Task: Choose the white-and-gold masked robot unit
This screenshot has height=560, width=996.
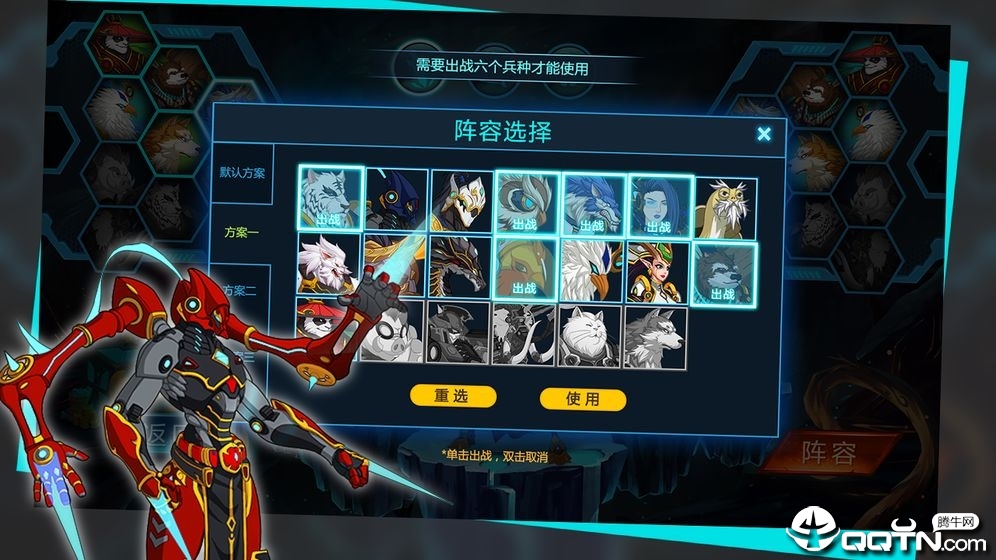Action: coord(461,201)
